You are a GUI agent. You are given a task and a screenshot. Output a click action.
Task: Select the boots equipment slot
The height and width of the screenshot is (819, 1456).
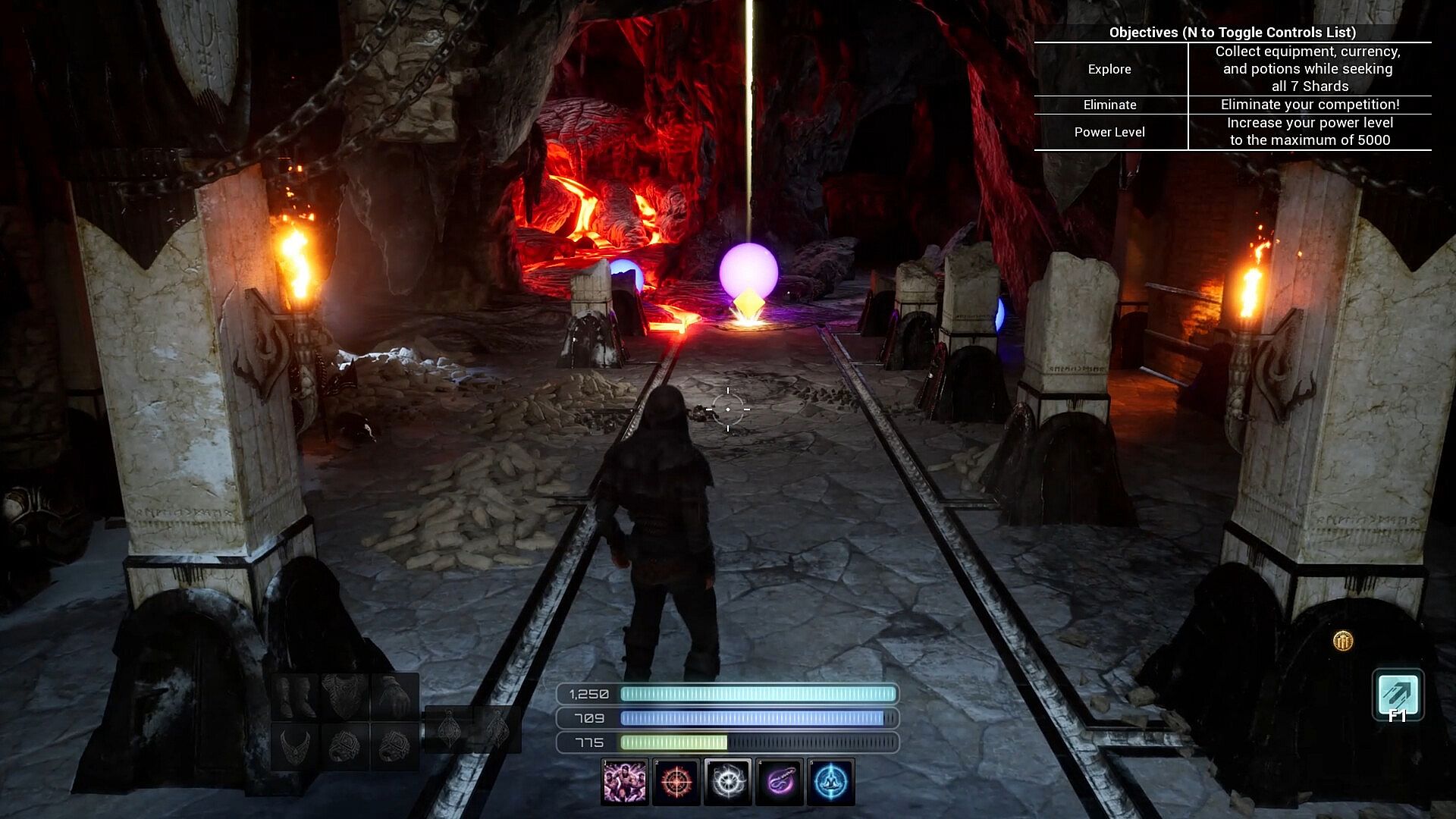(x=297, y=696)
